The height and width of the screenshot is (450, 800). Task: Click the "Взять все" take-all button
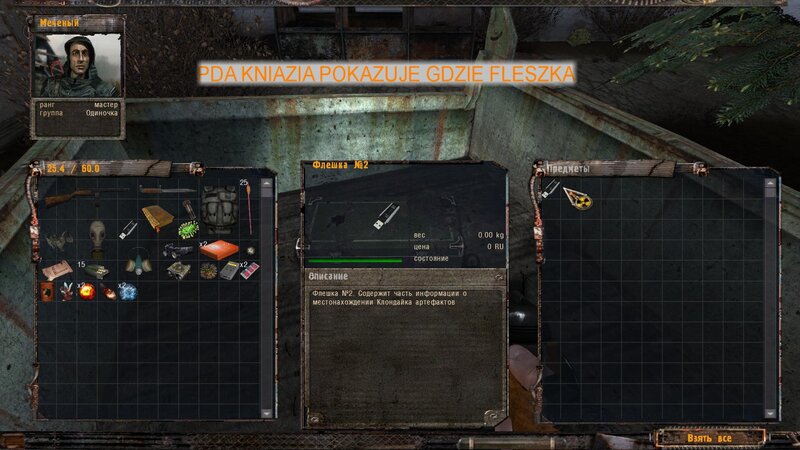click(x=711, y=437)
